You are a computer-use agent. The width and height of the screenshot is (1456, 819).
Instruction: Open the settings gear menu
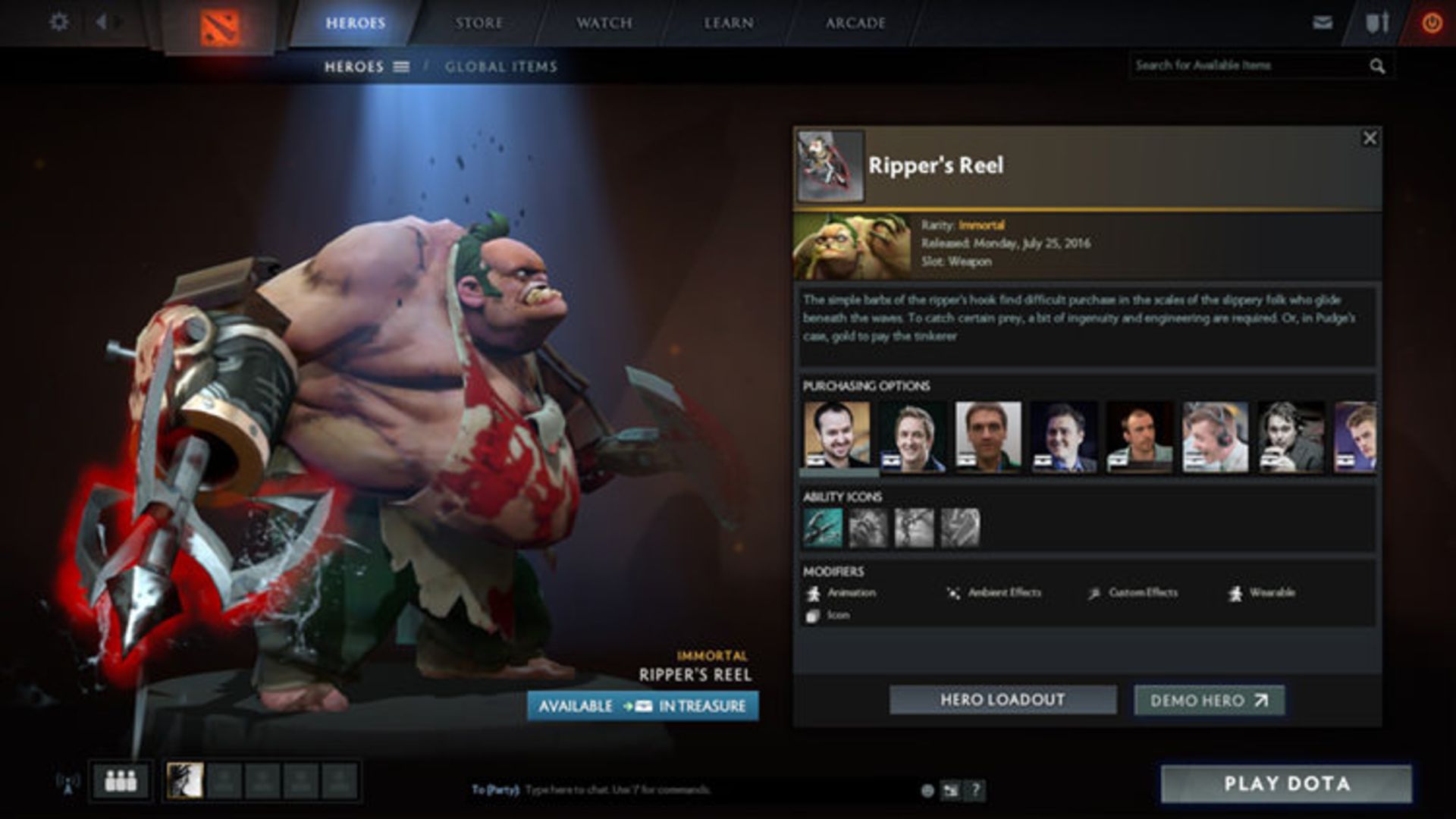pyautogui.click(x=58, y=22)
